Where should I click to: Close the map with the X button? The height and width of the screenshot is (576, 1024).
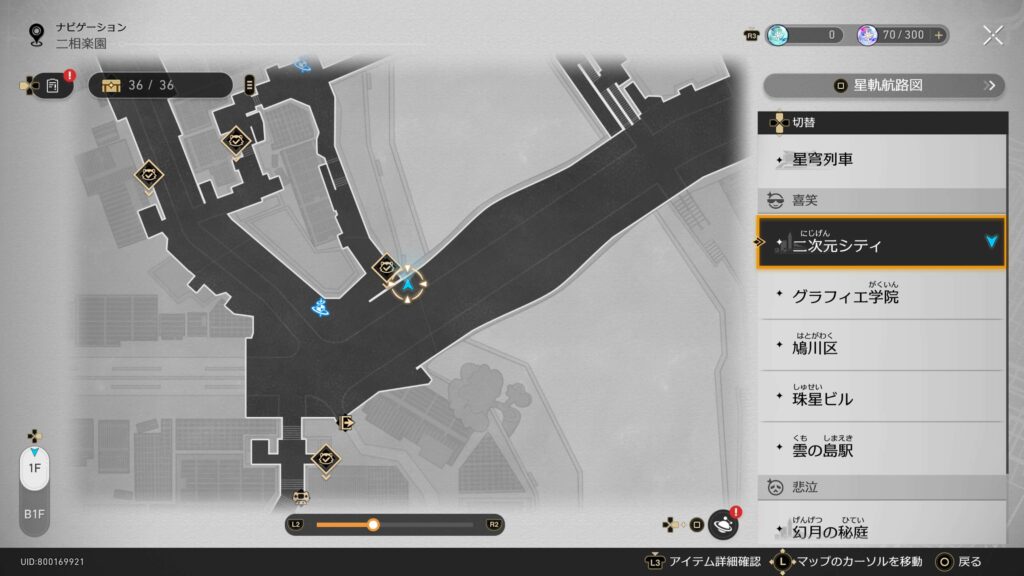992,35
